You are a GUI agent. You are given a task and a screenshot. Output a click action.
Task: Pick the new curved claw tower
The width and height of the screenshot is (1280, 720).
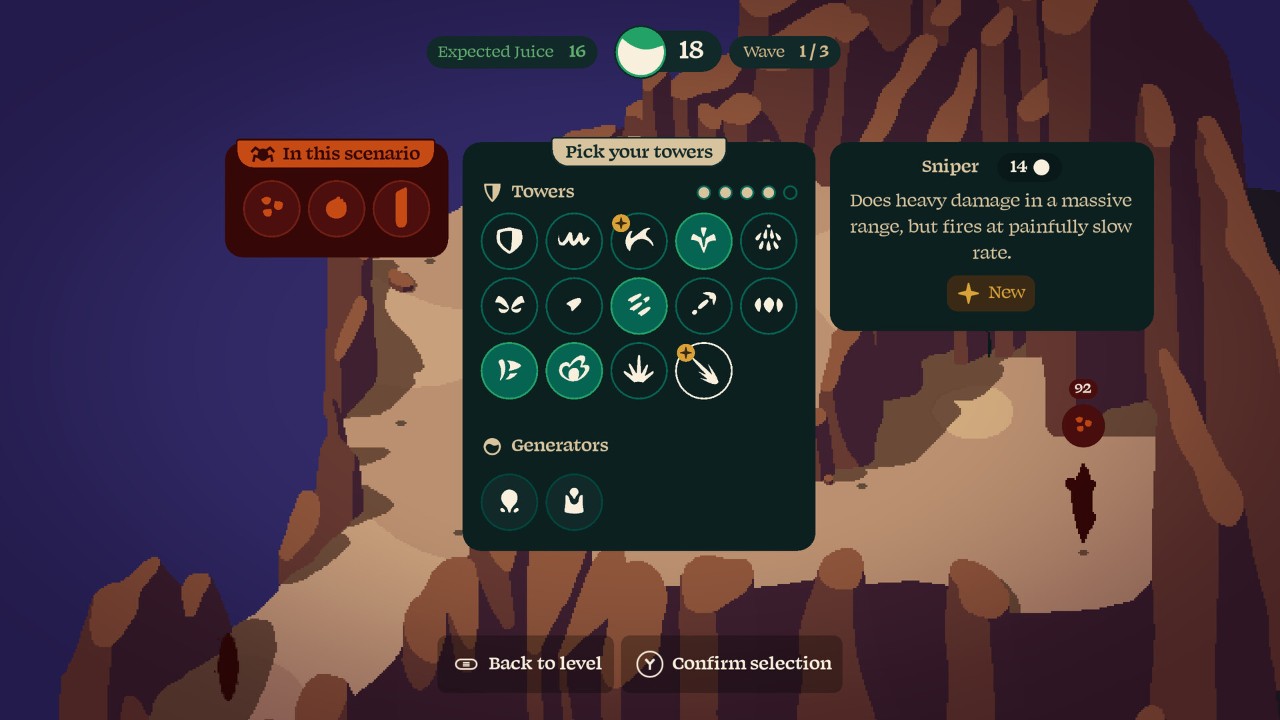tap(639, 241)
